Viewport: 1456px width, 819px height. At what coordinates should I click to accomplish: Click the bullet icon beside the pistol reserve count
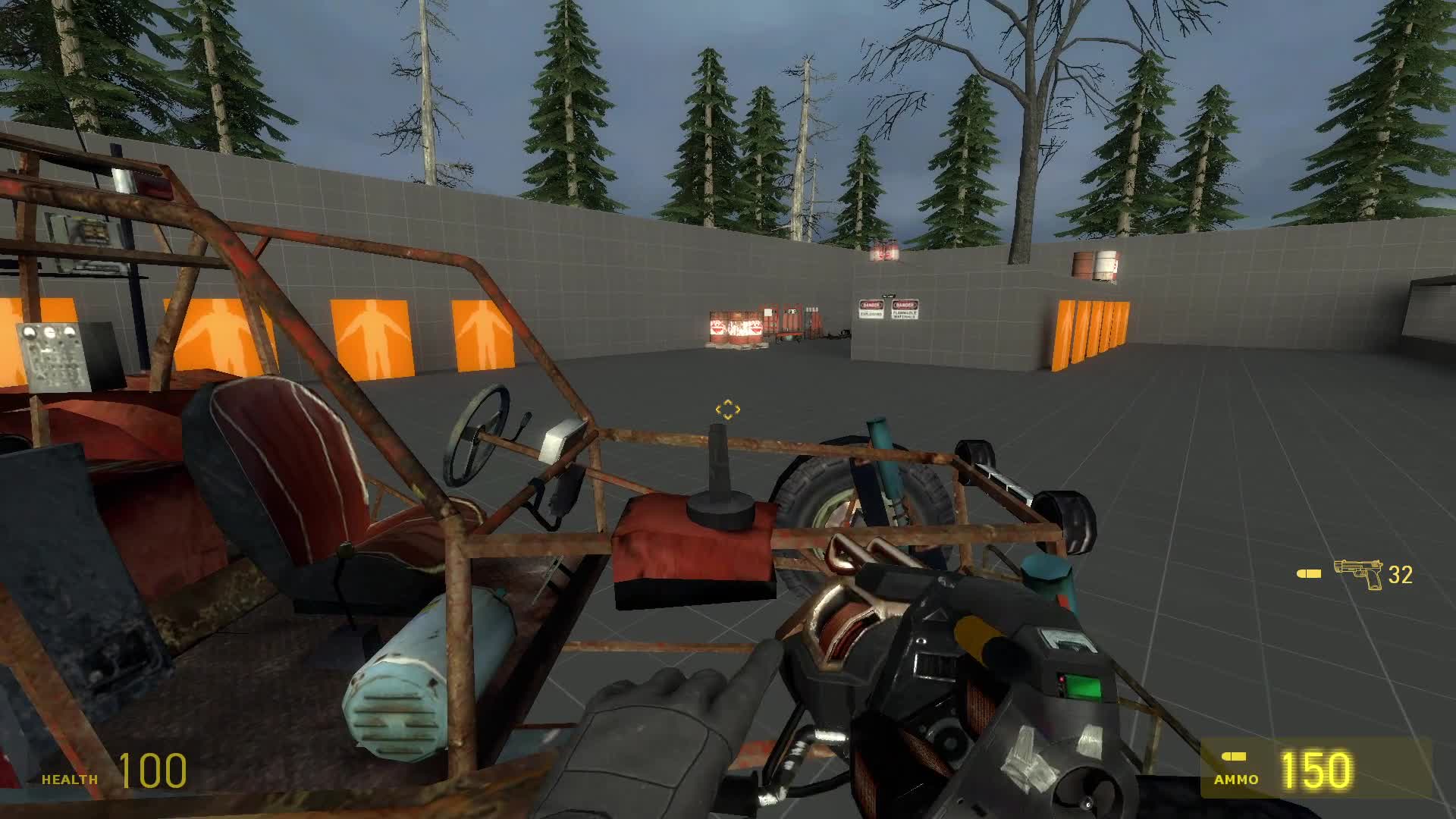pyautogui.click(x=1311, y=575)
